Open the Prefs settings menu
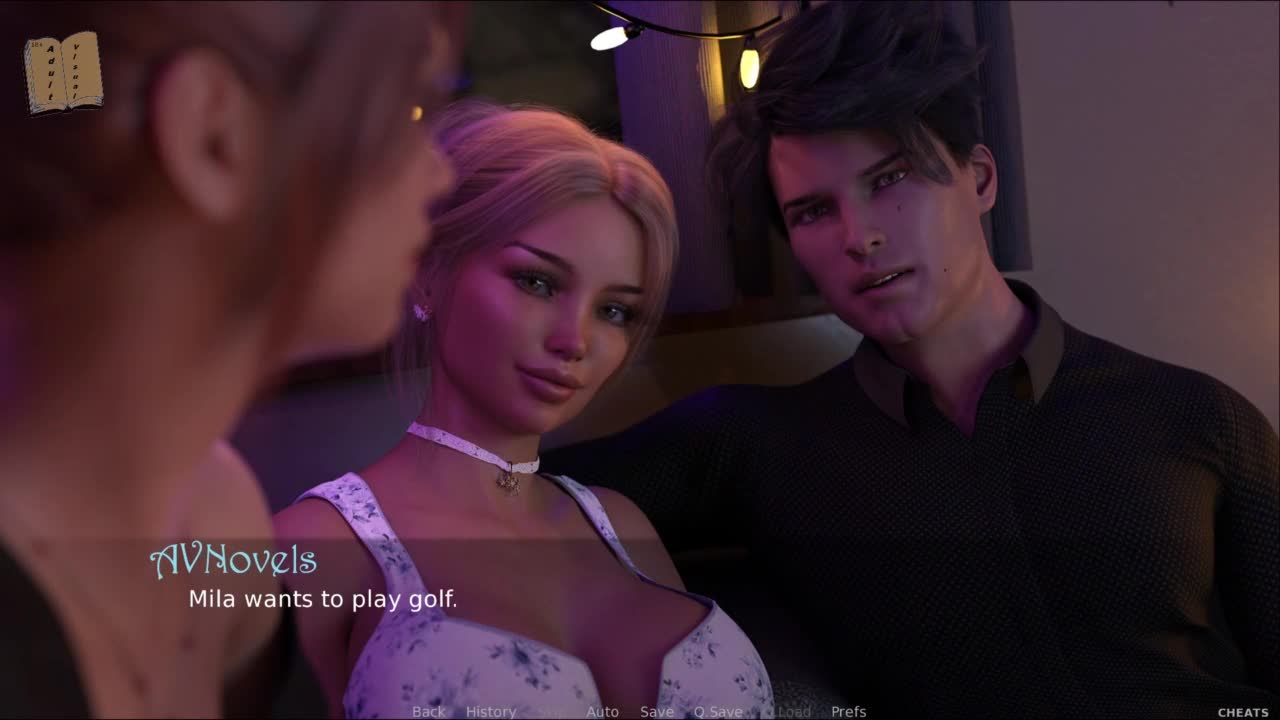1280x720 pixels. pos(849,711)
